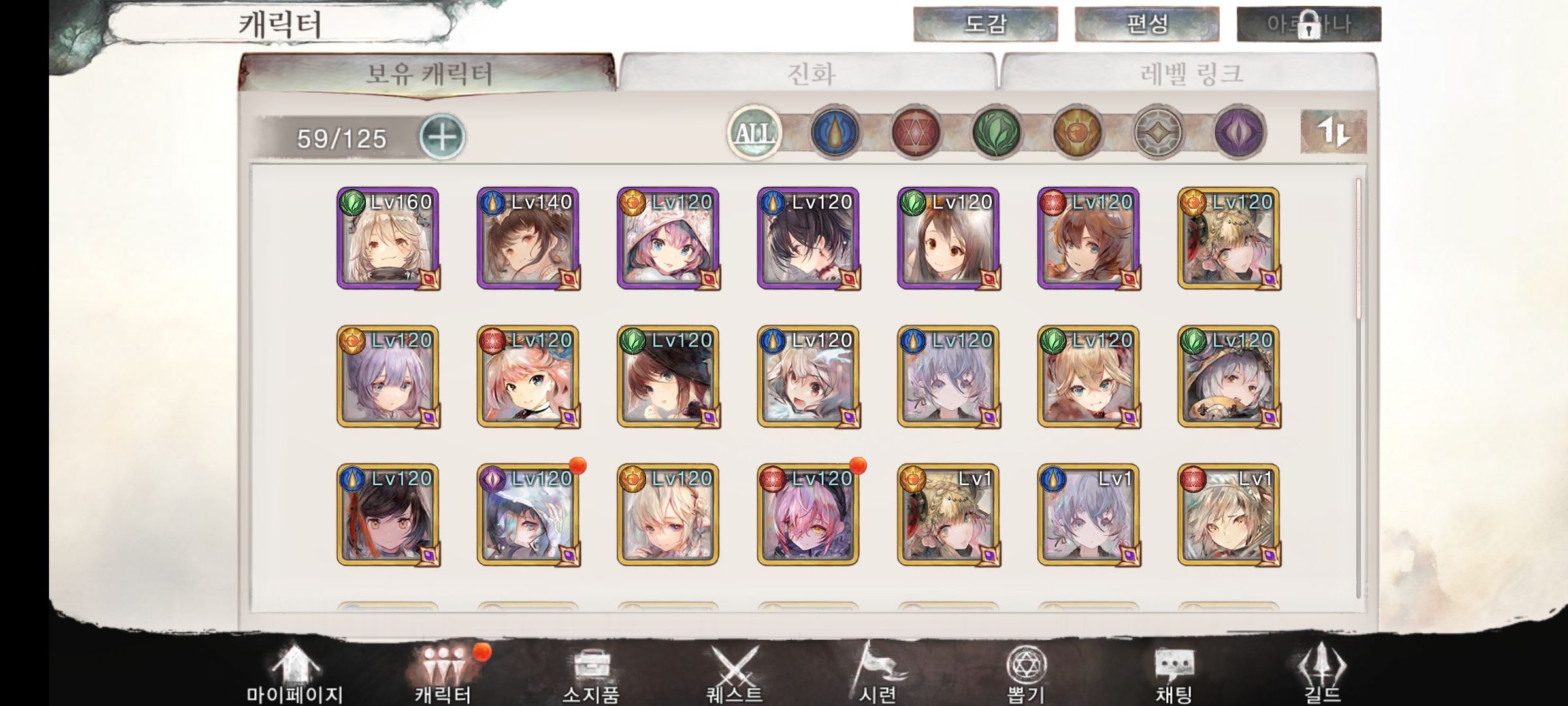Select the 보유 캐릭터 tab
This screenshot has height=706, width=1568.
click(x=428, y=73)
